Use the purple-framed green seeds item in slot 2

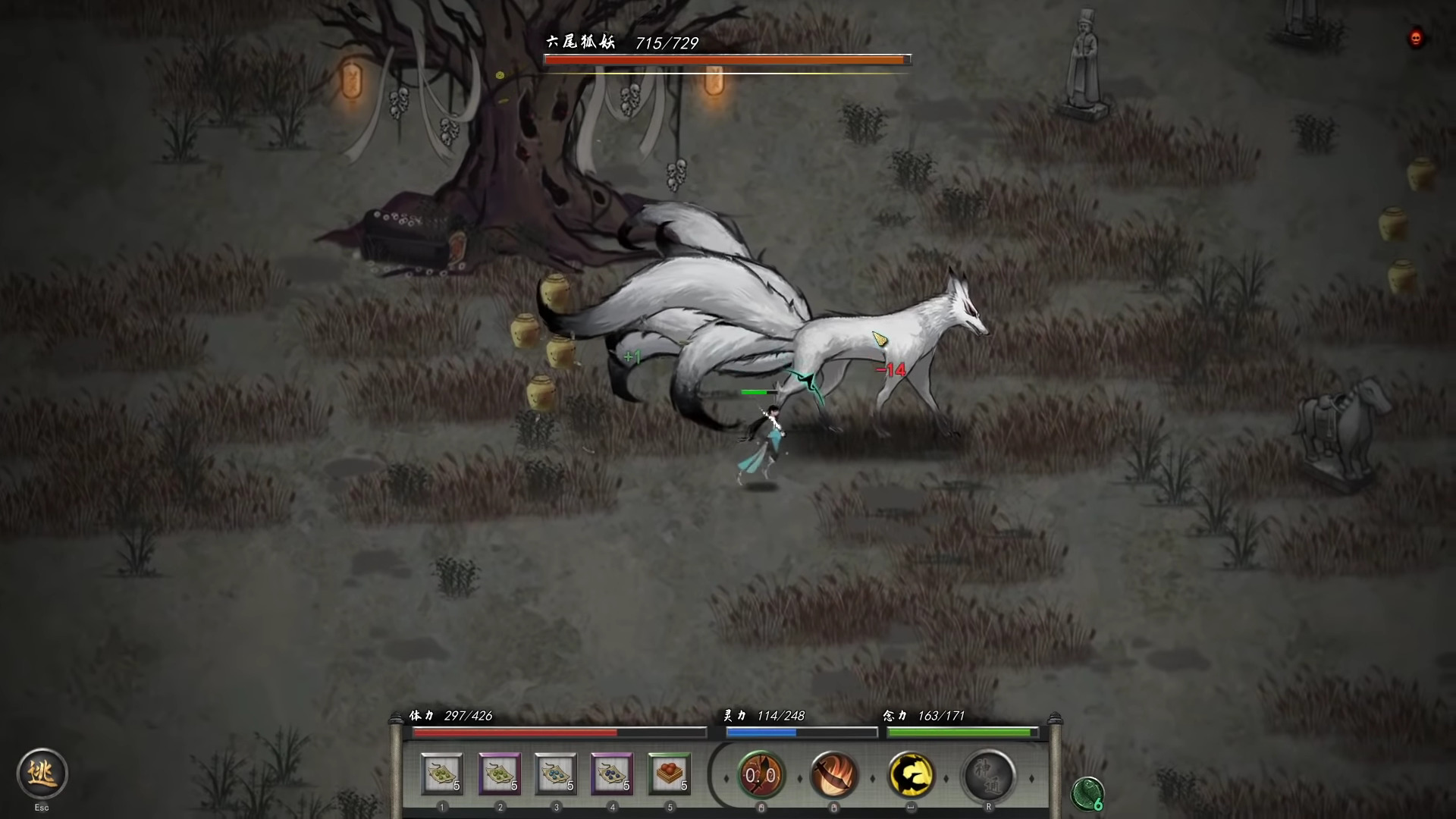499,775
